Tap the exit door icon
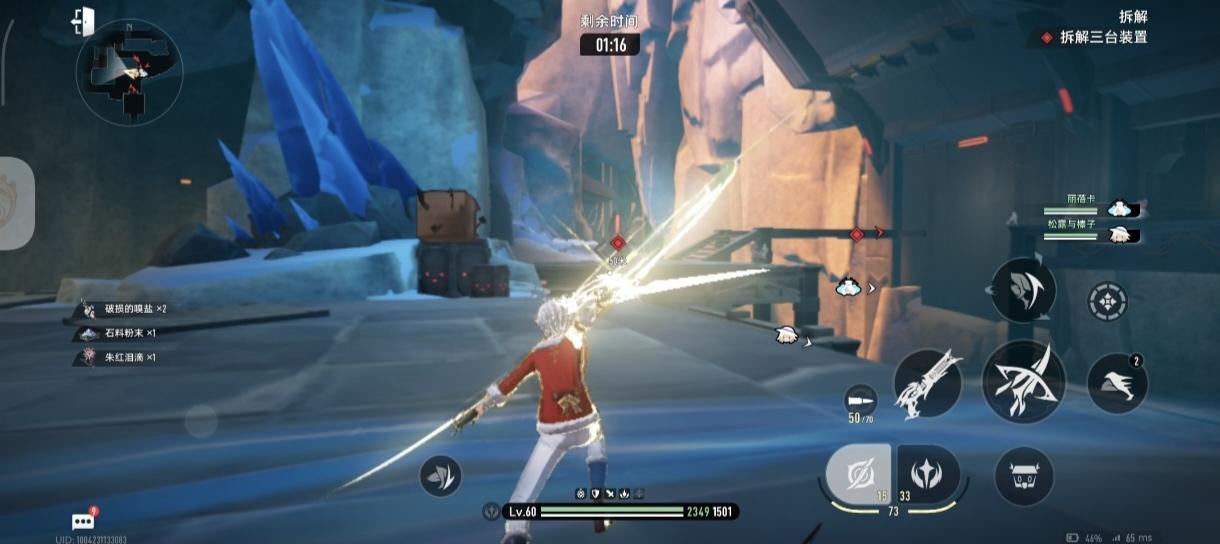 pyautogui.click(x=84, y=20)
